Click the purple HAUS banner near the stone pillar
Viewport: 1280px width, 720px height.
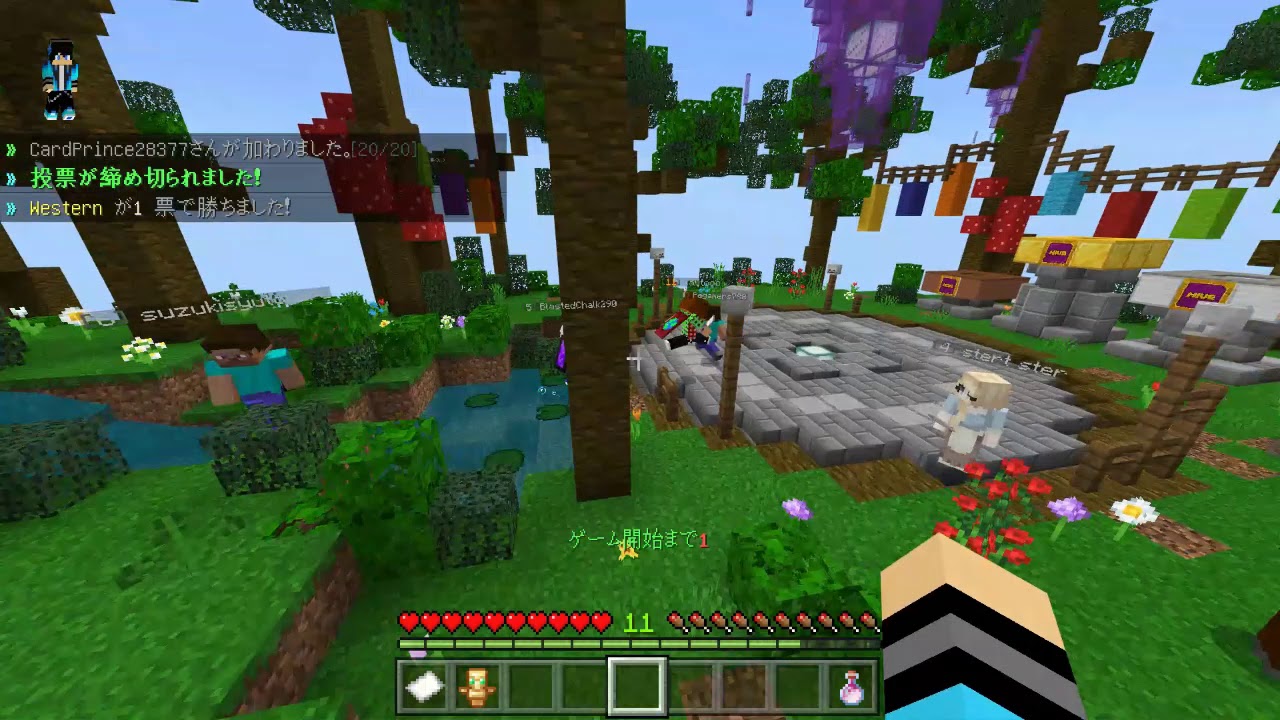(1200, 295)
